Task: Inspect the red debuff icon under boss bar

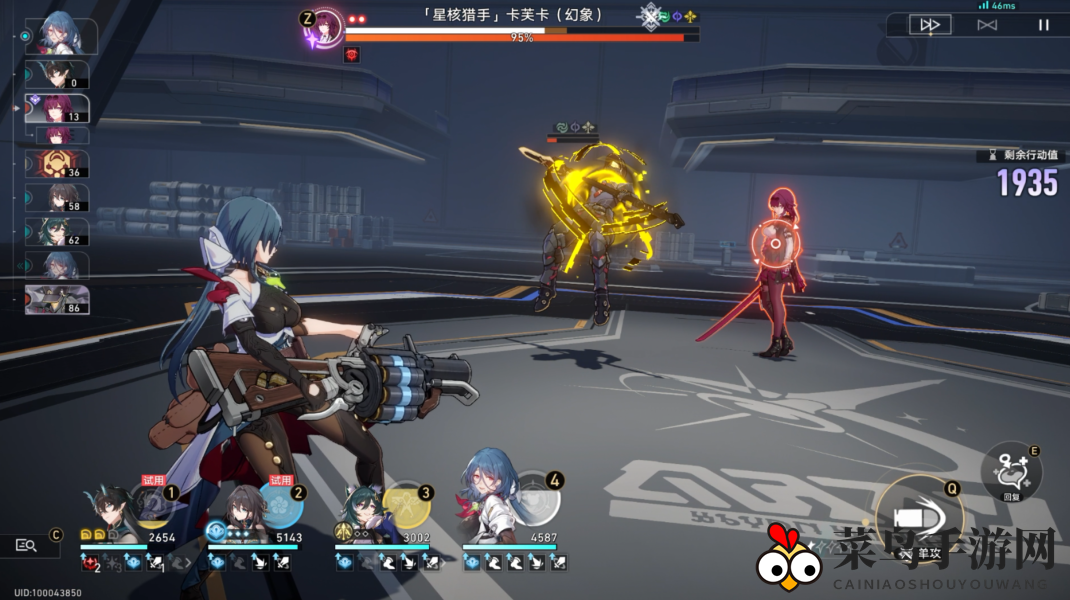Action: [352, 54]
